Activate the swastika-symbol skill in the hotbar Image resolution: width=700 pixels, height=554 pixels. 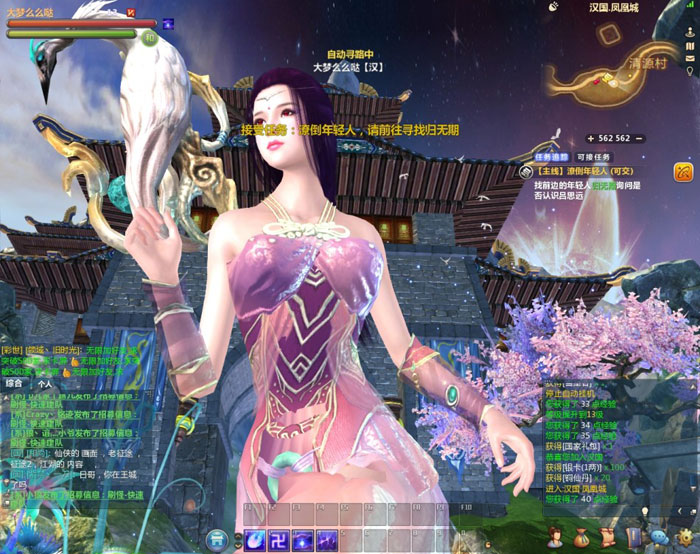point(278,540)
